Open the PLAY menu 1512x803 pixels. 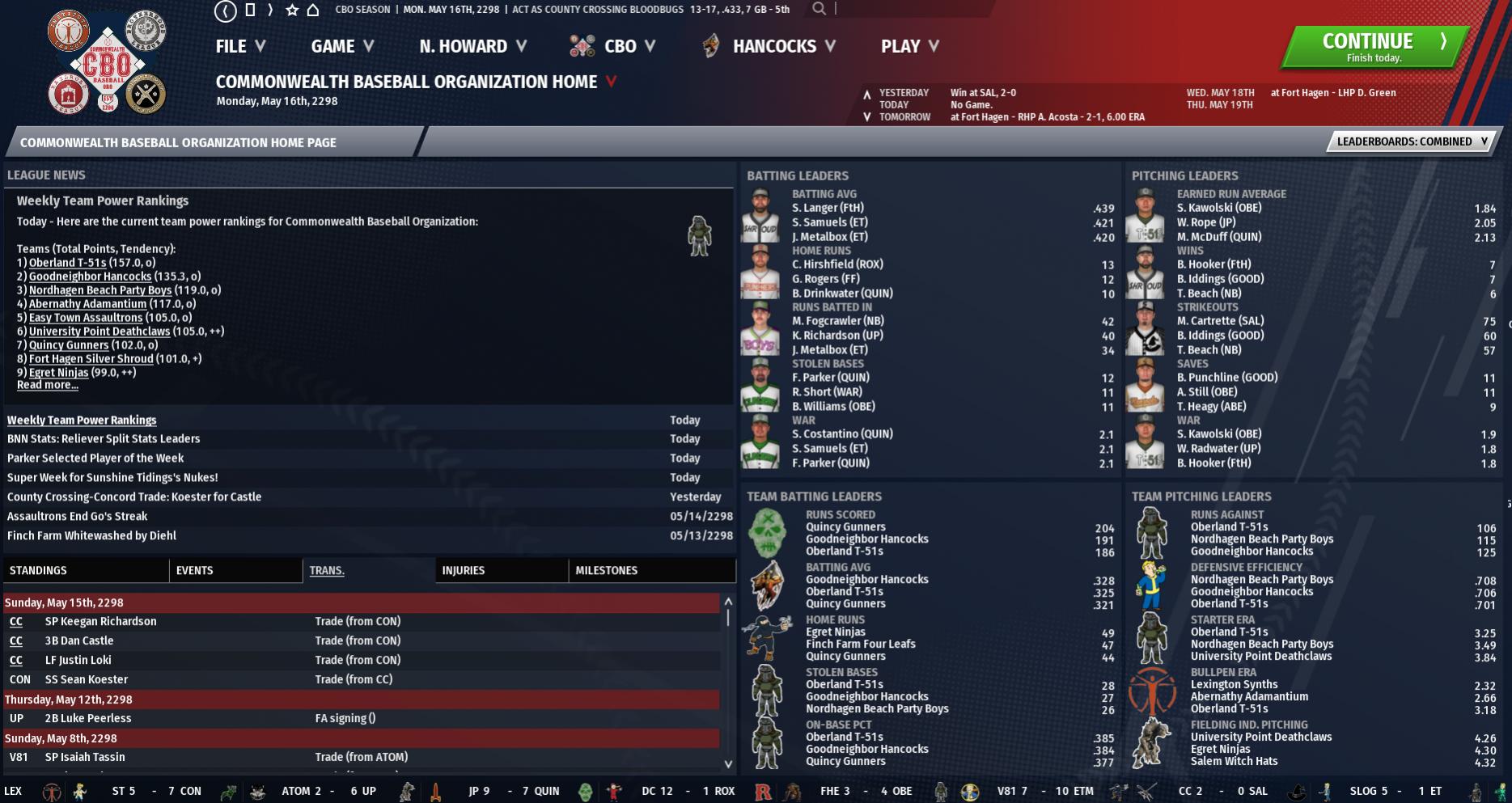[x=909, y=47]
